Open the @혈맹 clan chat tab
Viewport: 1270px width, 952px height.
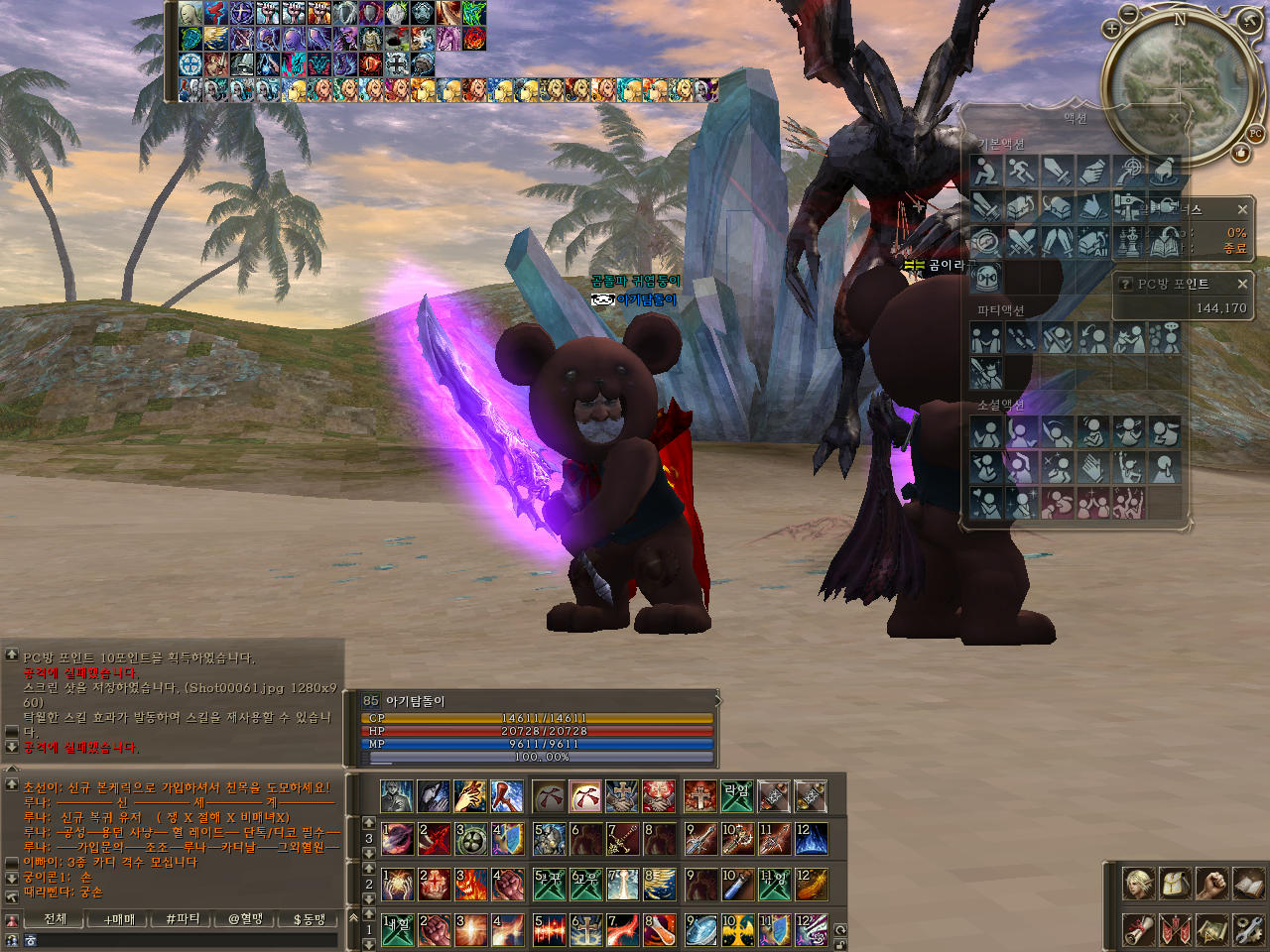(x=245, y=919)
